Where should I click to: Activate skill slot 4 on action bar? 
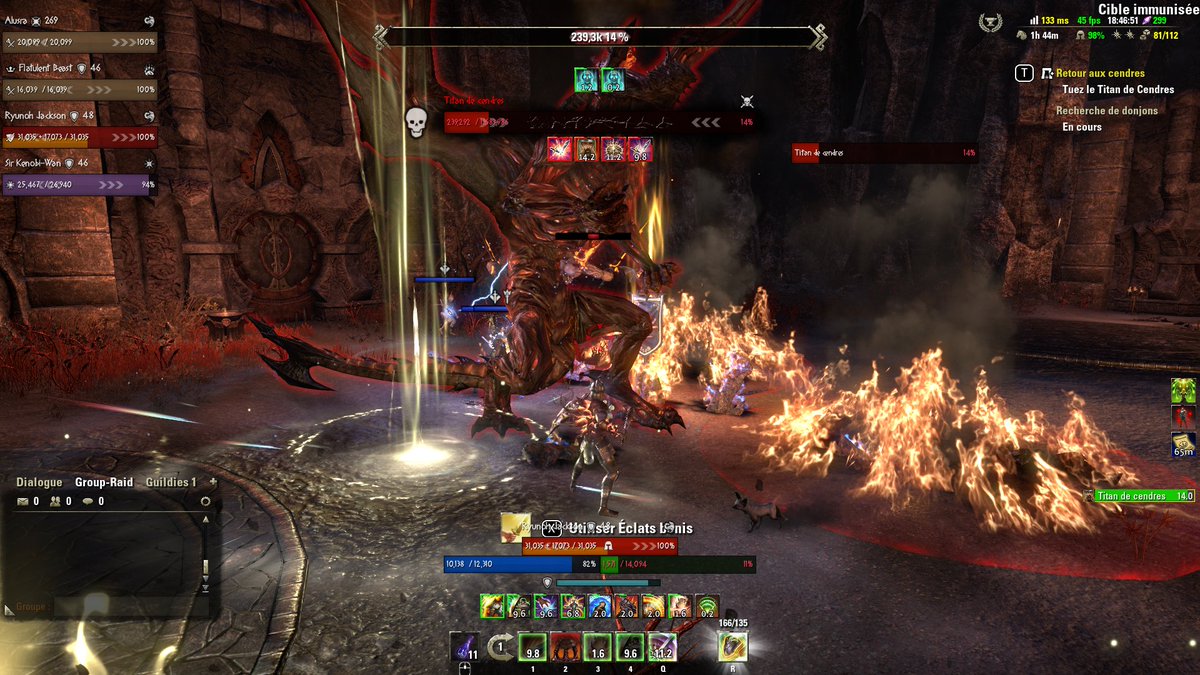pyautogui.click(x=629, y=647)
